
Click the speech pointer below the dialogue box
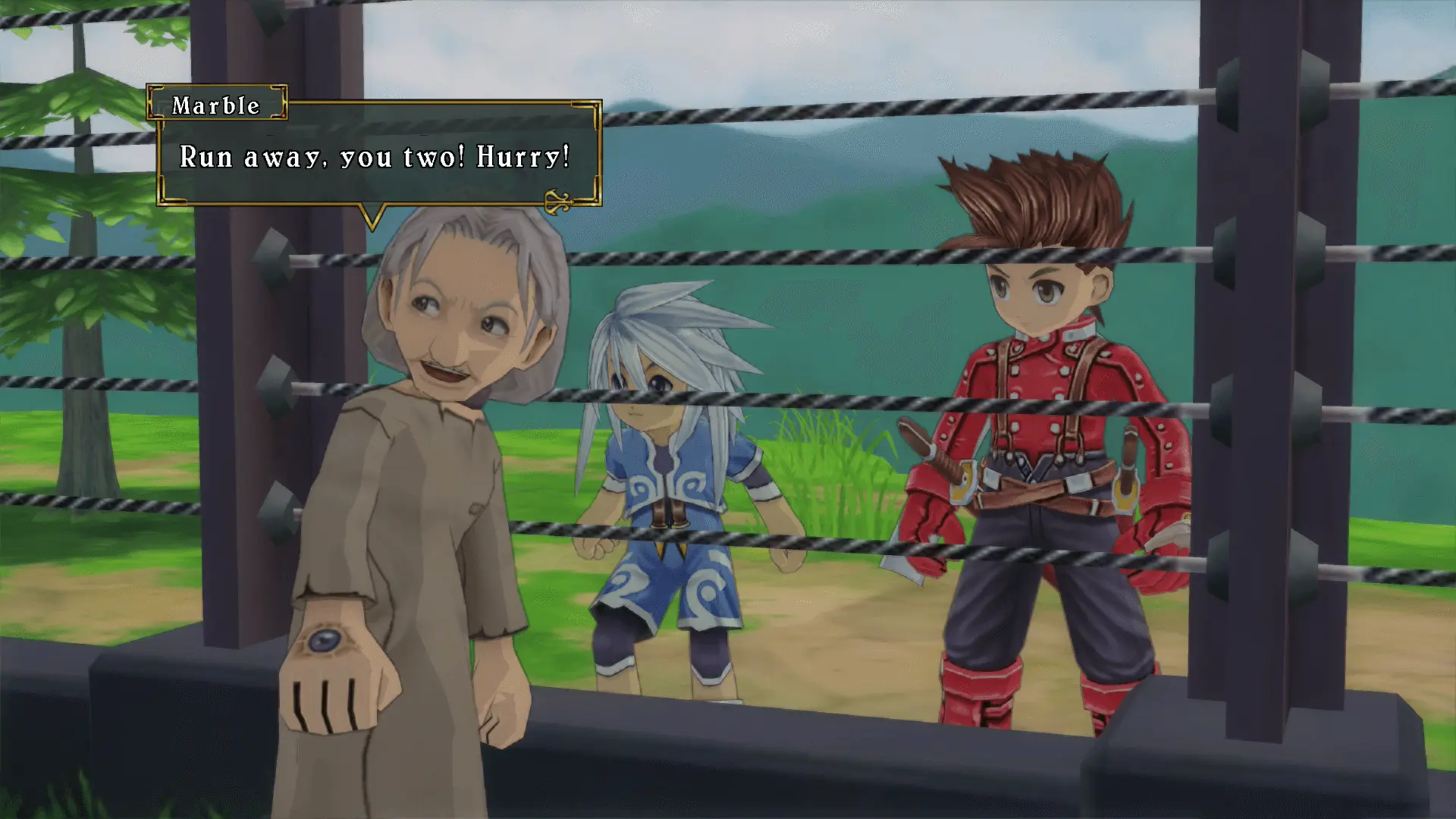pos(372,216)
